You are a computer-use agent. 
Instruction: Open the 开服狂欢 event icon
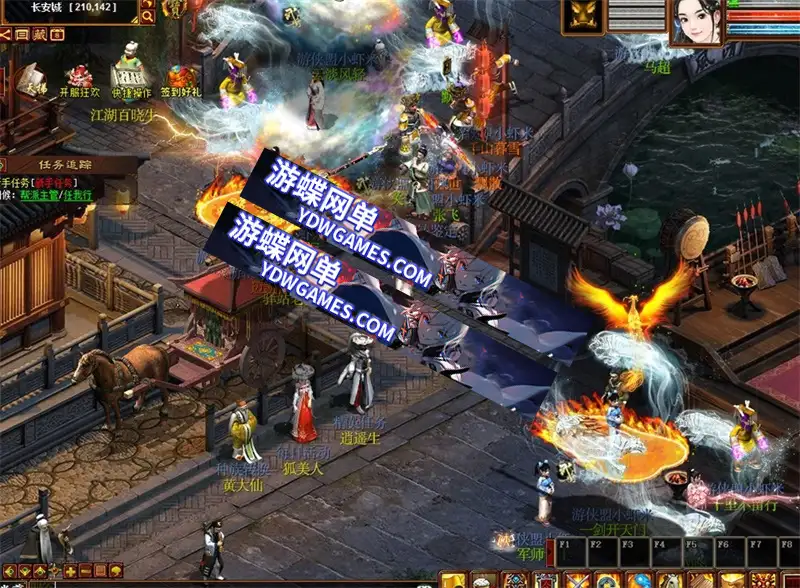click(79, 79)
